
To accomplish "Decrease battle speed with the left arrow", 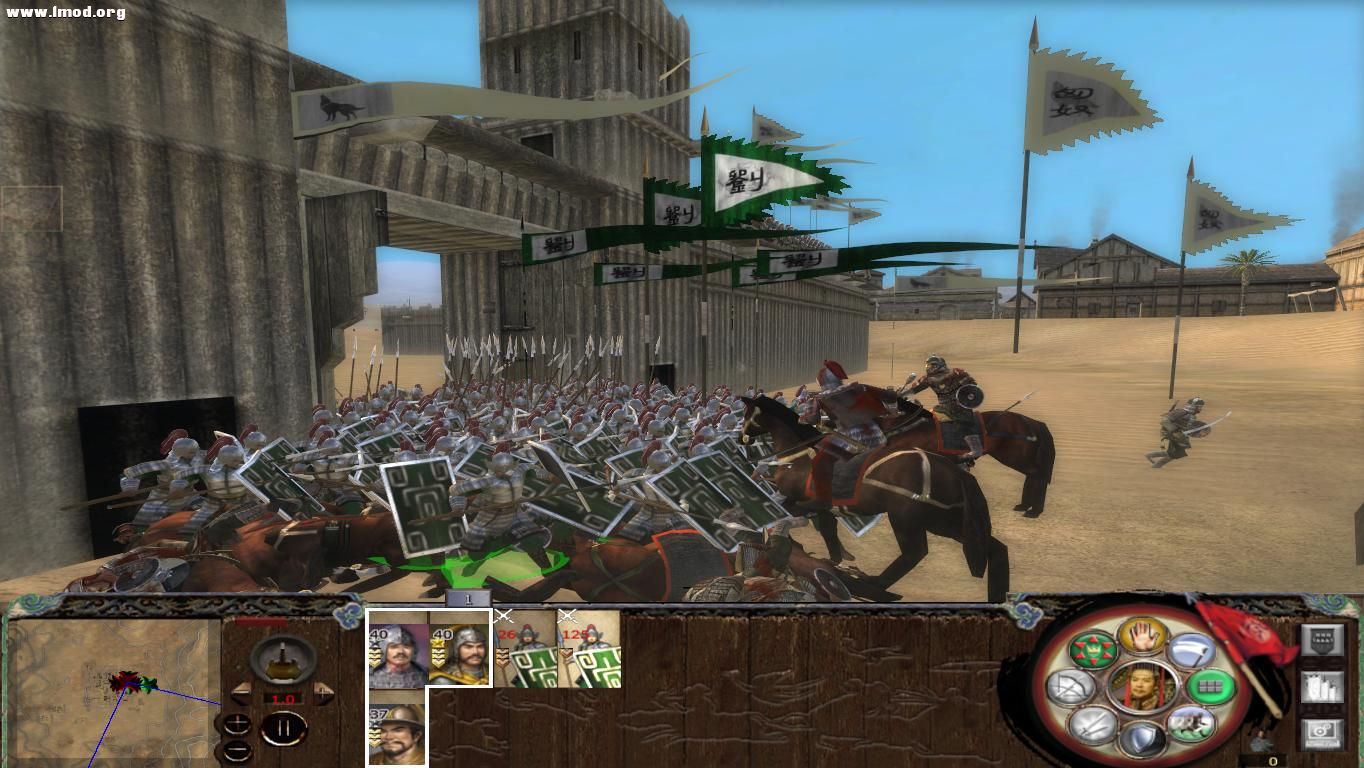I will click(240, 693).
